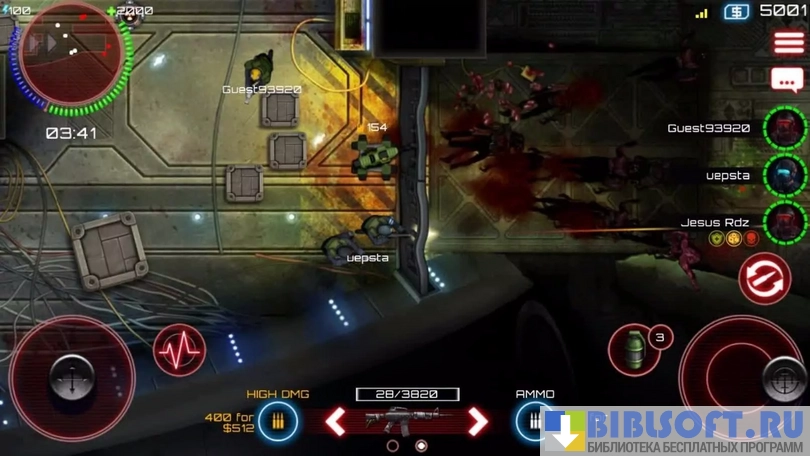Image resolution: width=810 pixels, height=456 pixels.
Task: Tap the assault rifle weapon icon
Action: tap(406, 420)
